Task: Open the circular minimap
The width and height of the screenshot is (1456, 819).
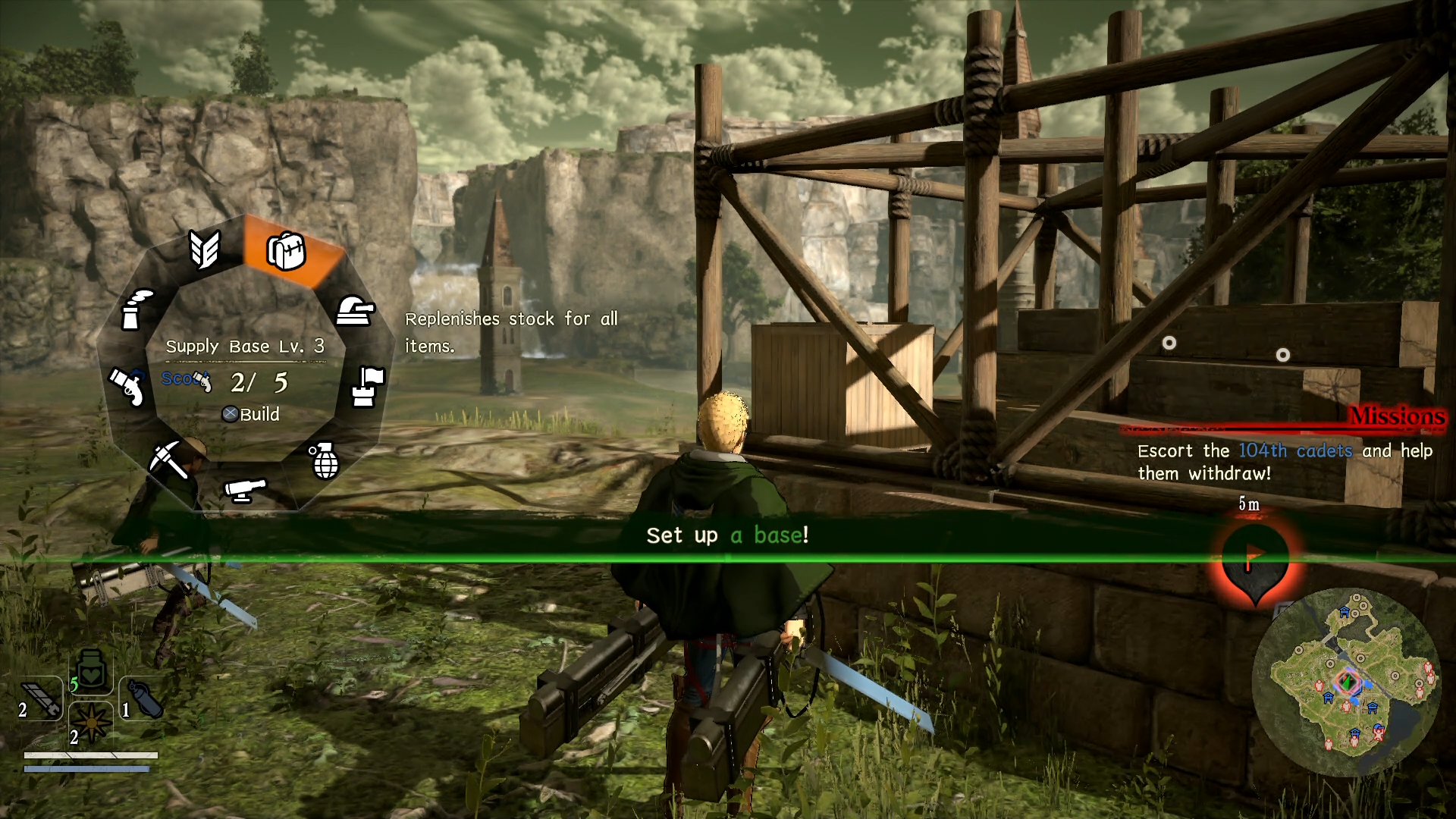Action: coord(1346,682)
